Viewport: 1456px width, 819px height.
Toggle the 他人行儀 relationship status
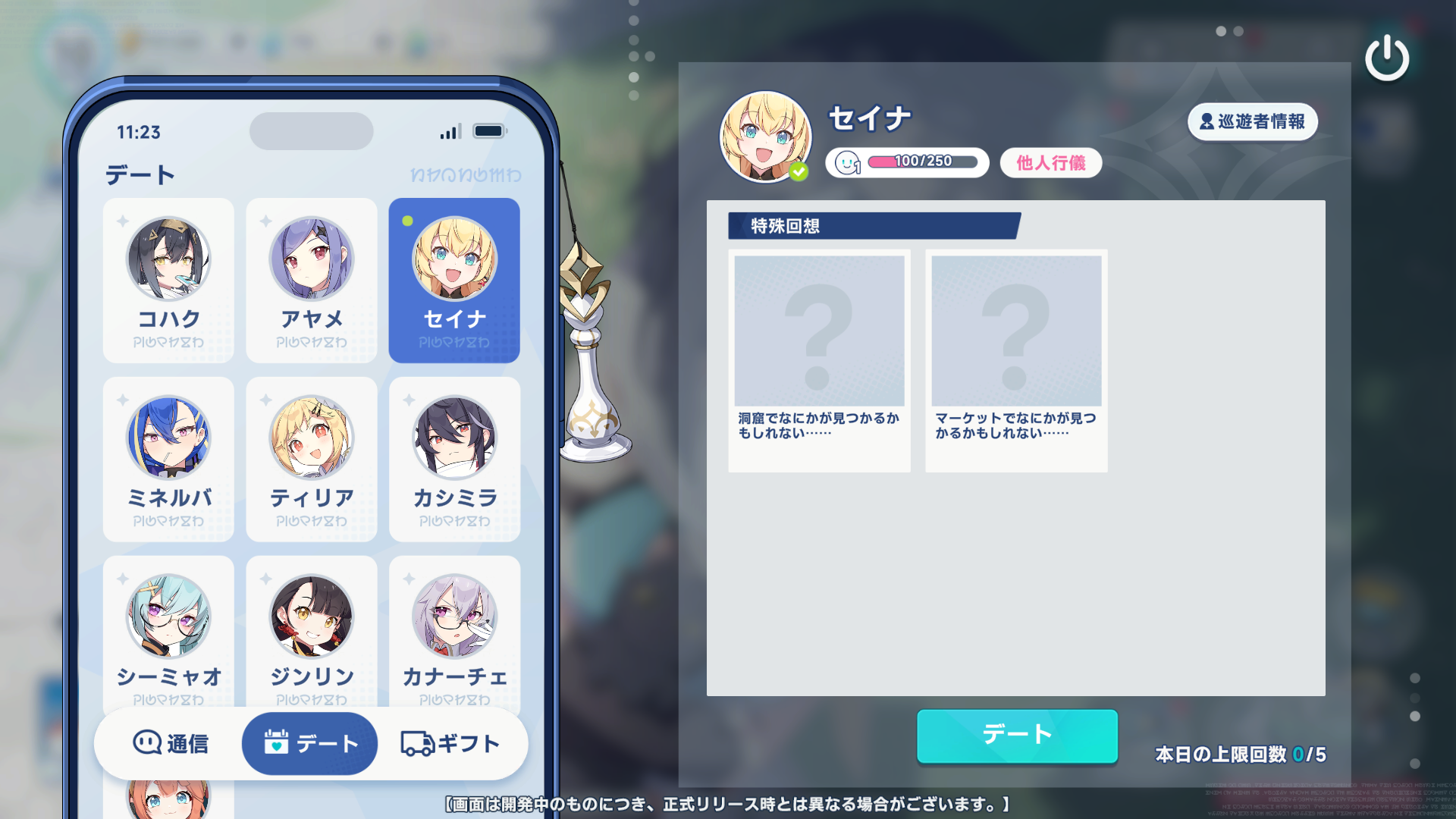1050,162
